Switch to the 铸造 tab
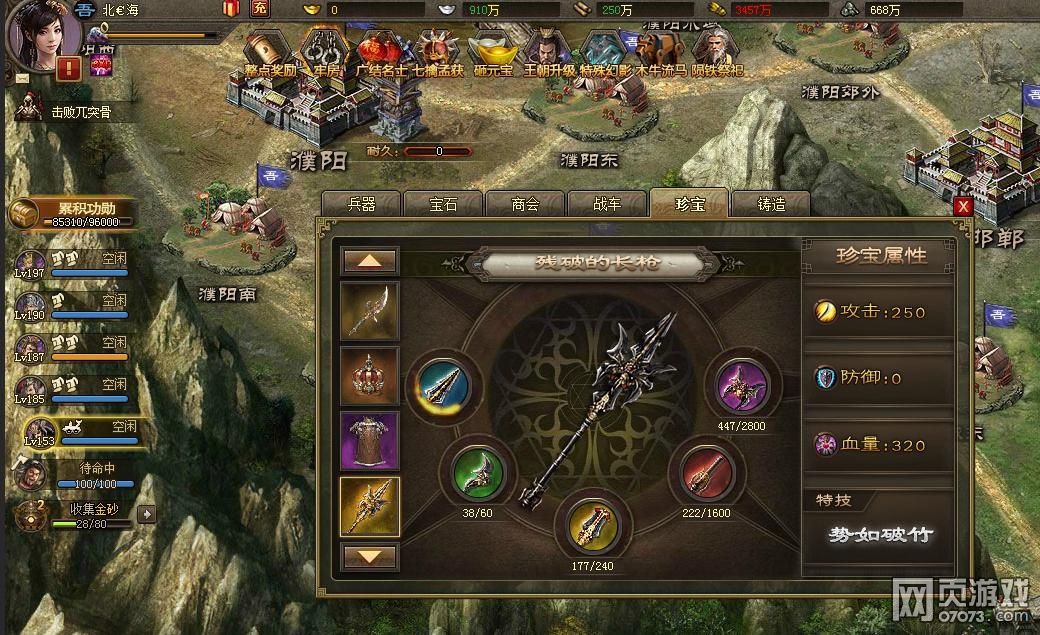The width and height of the screenshot is (1040, 635). pos(771,204)
